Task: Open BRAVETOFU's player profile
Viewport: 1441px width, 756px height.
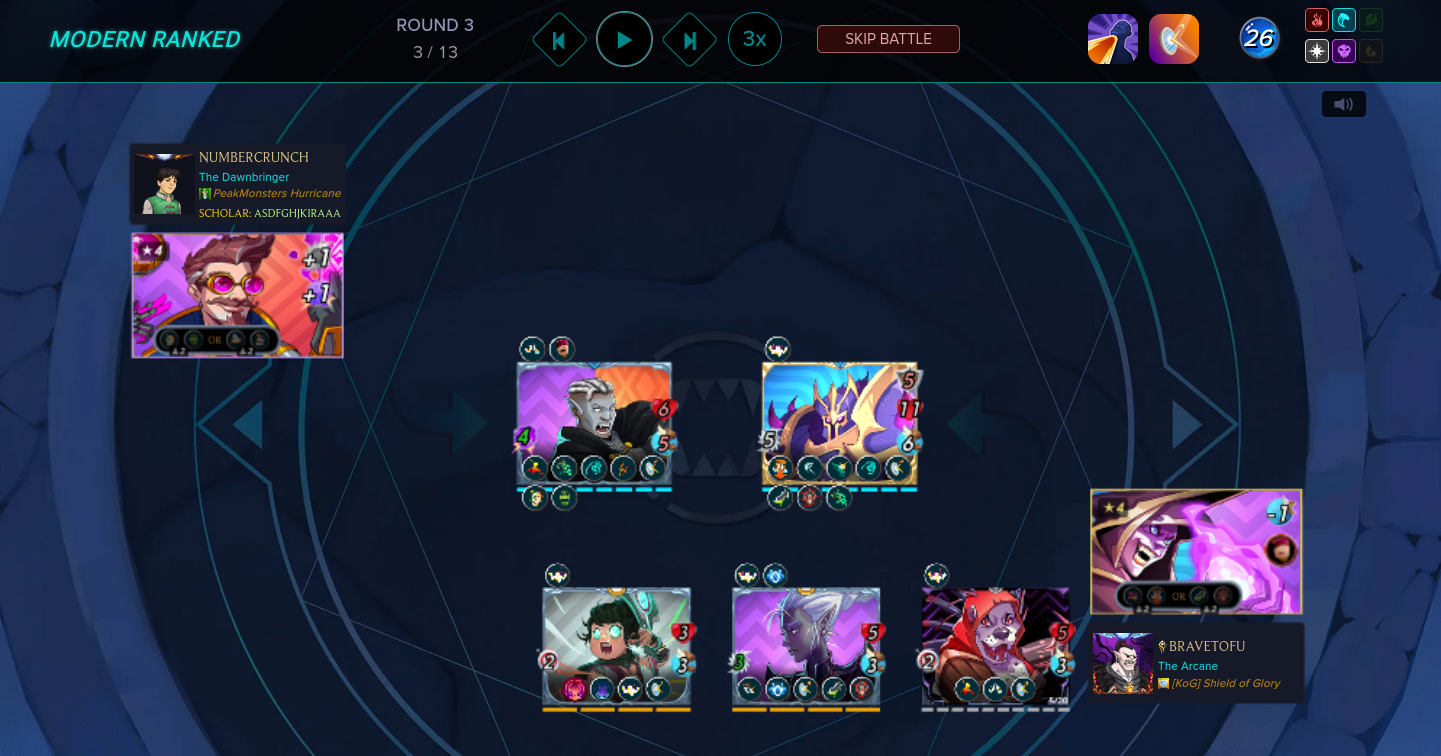Action: coord(1207,646)
